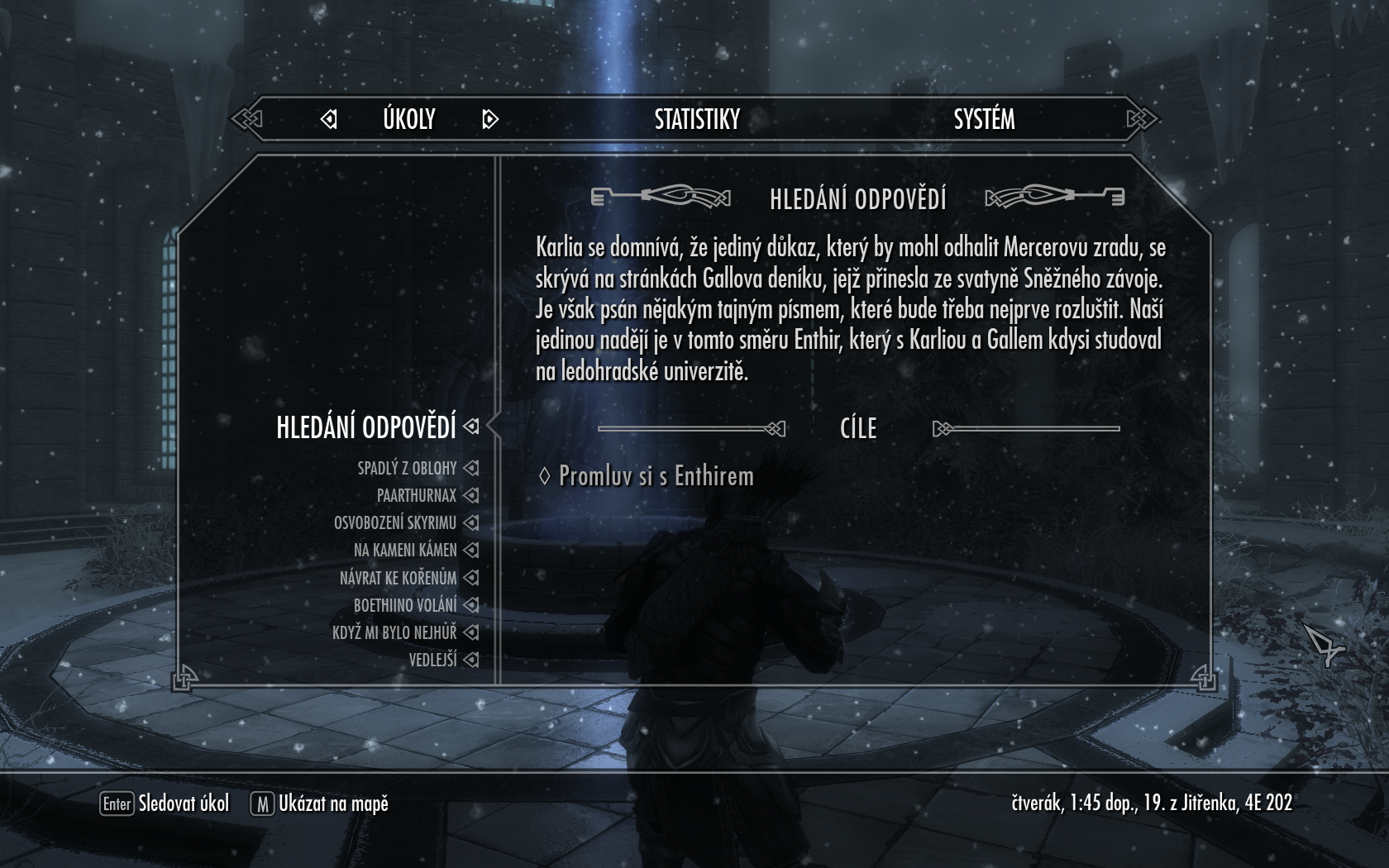This screenshot has height=868, width=1389.
Task: Select the objective Promluv si s Enthirem
Action: click(656, 476)
